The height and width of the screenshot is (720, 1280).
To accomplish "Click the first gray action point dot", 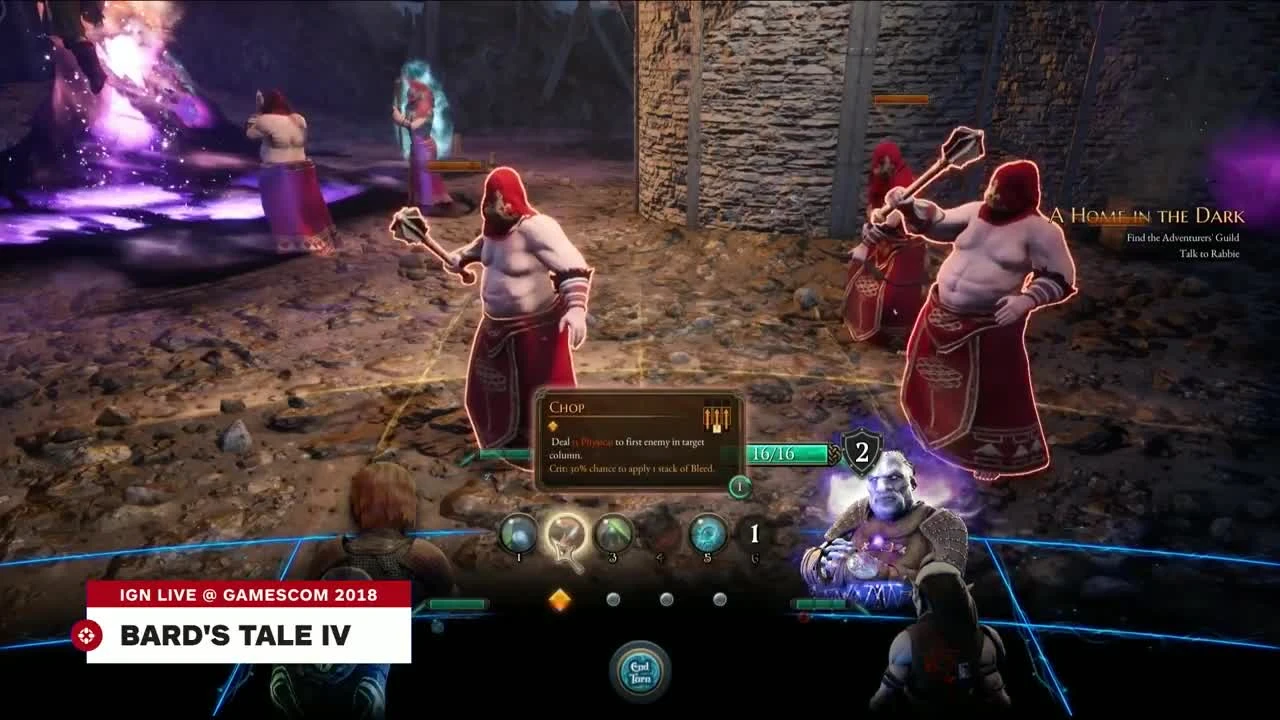I will 612,599.
